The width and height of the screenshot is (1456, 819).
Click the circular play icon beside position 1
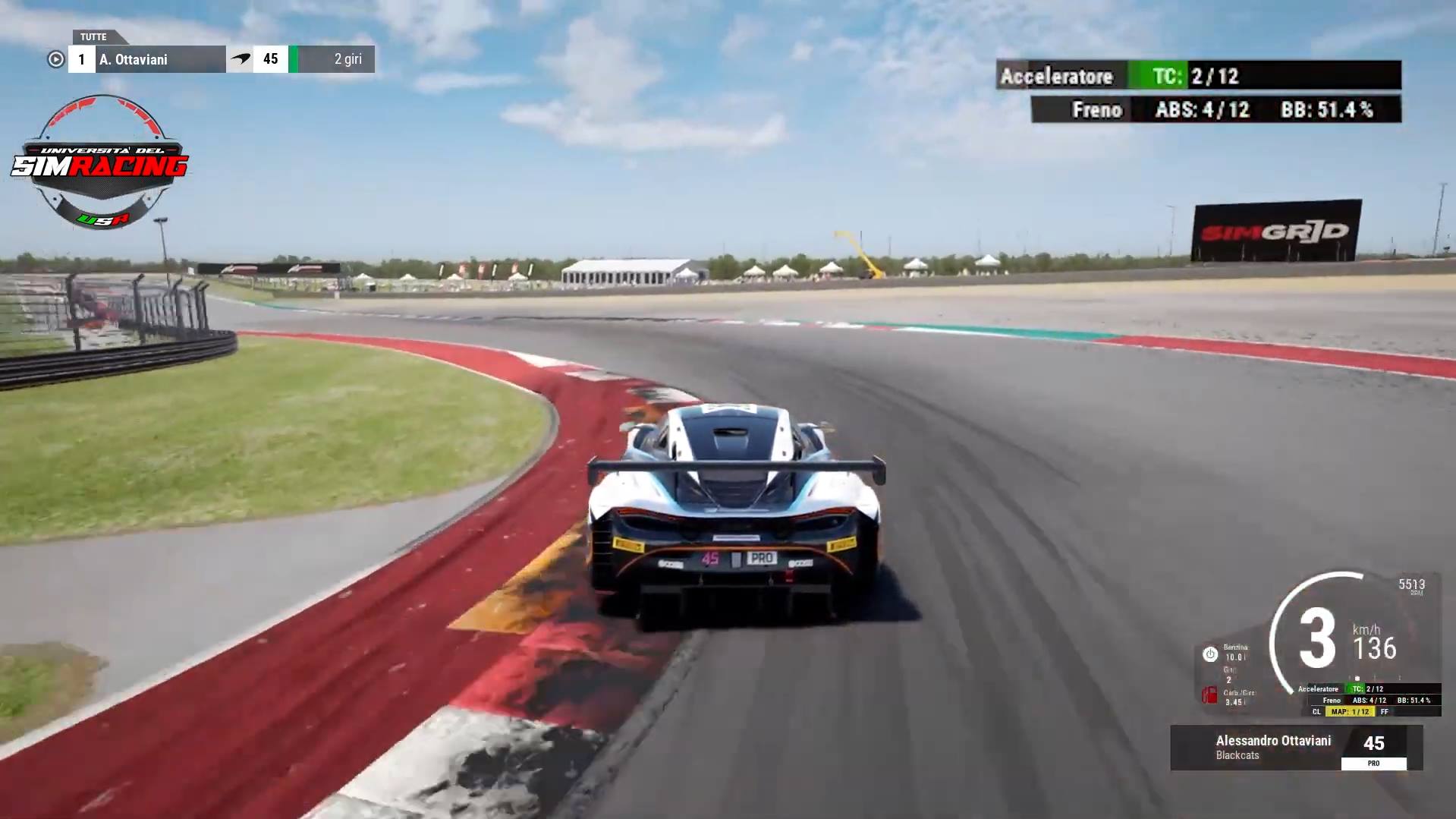coord(55,59)
